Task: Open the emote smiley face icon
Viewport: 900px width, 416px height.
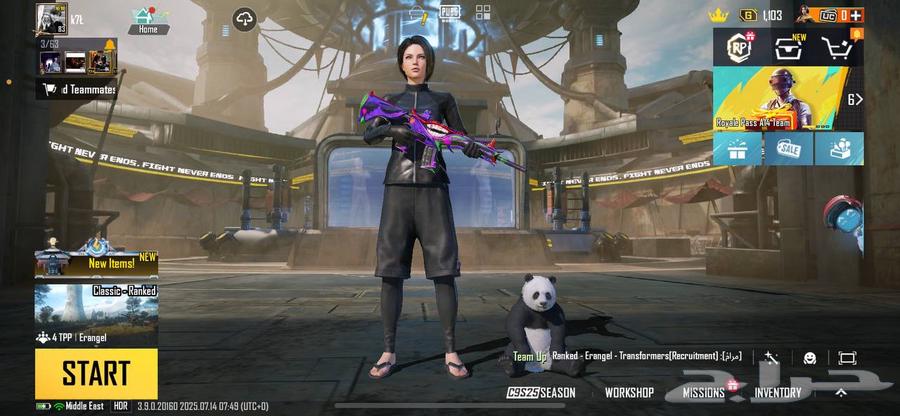Action: coord(809,358)
